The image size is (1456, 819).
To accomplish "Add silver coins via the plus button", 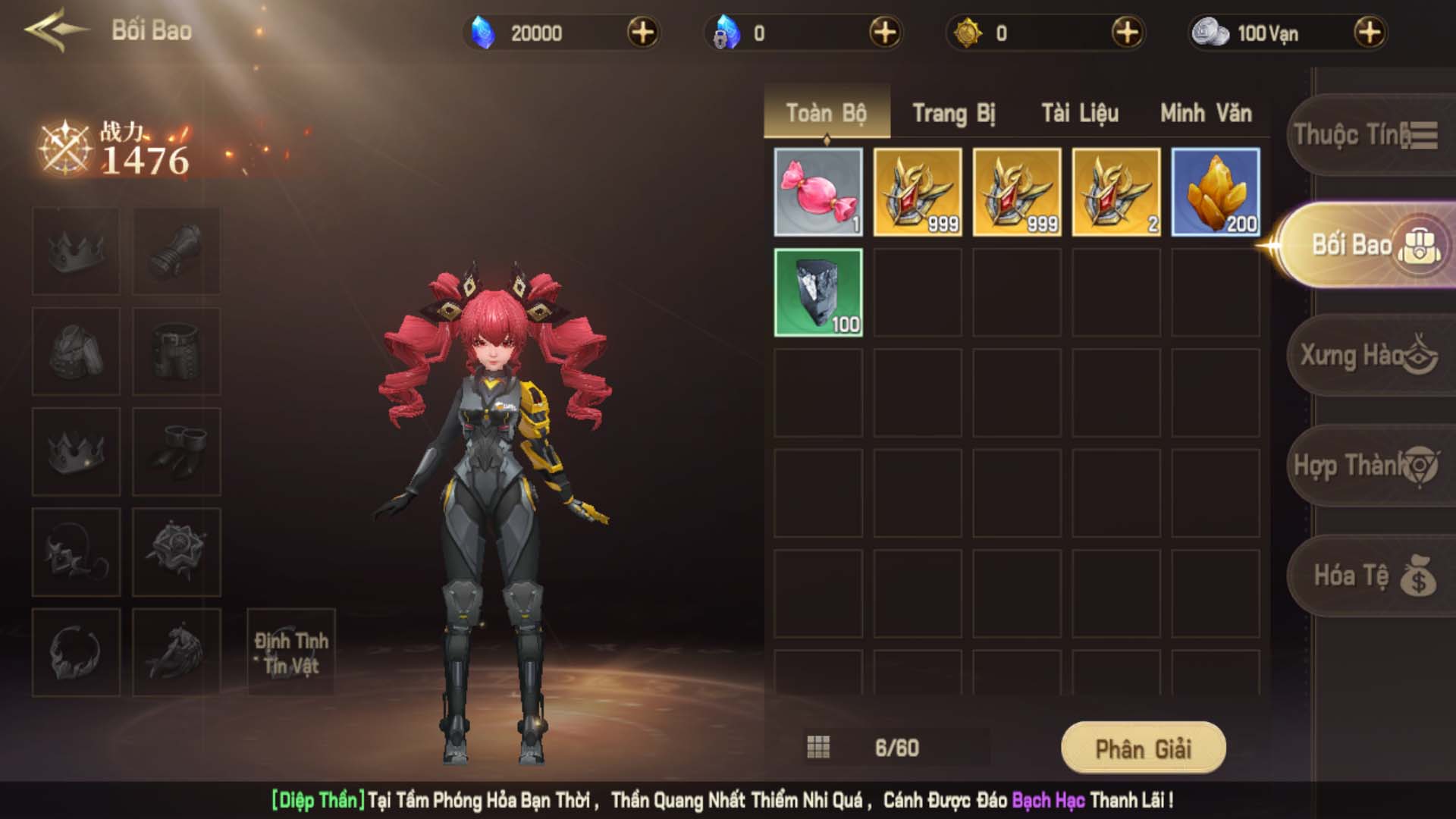I will (1369, 33).
